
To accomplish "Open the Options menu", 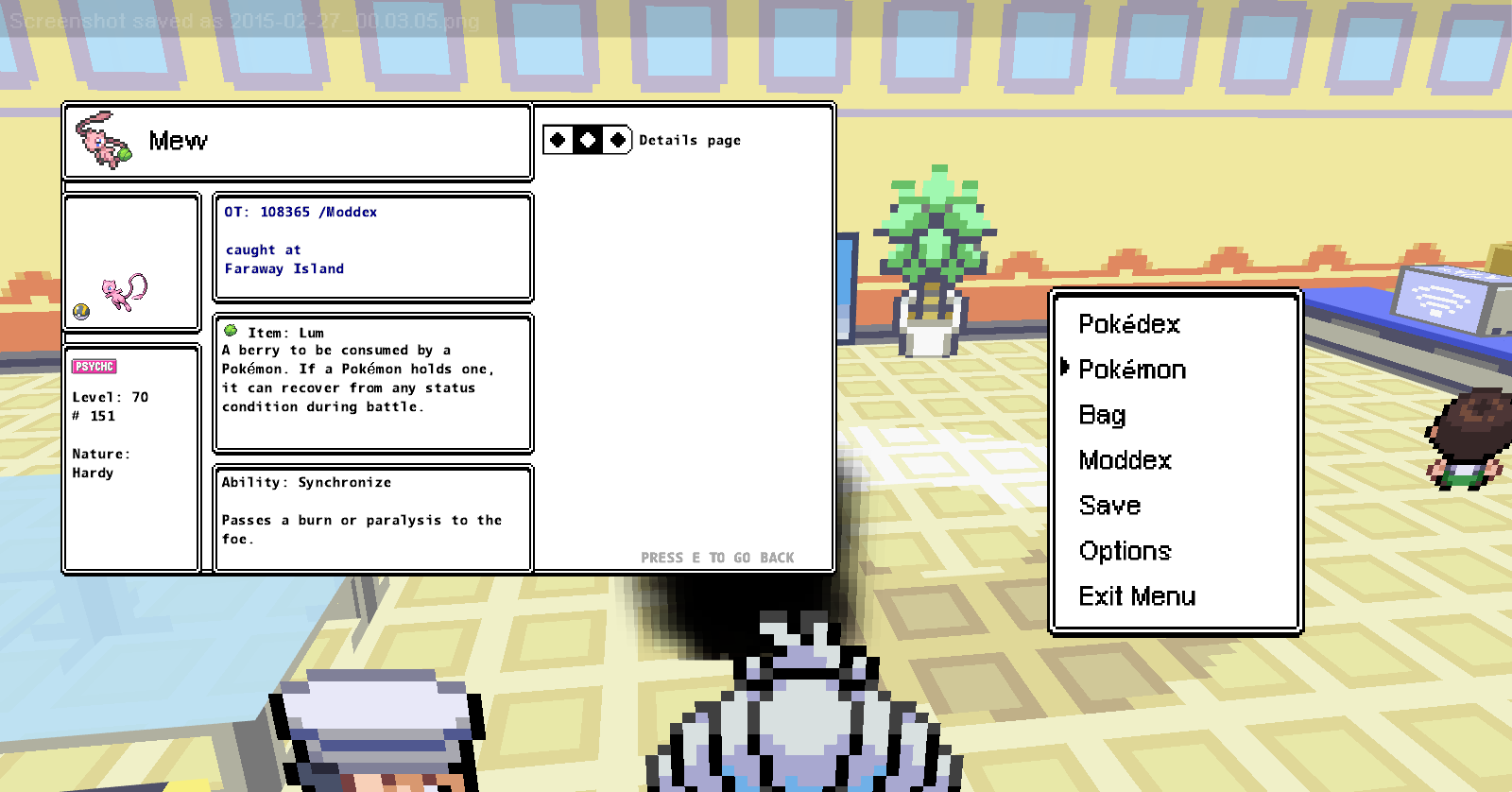I will click(x=1125, y=551).
